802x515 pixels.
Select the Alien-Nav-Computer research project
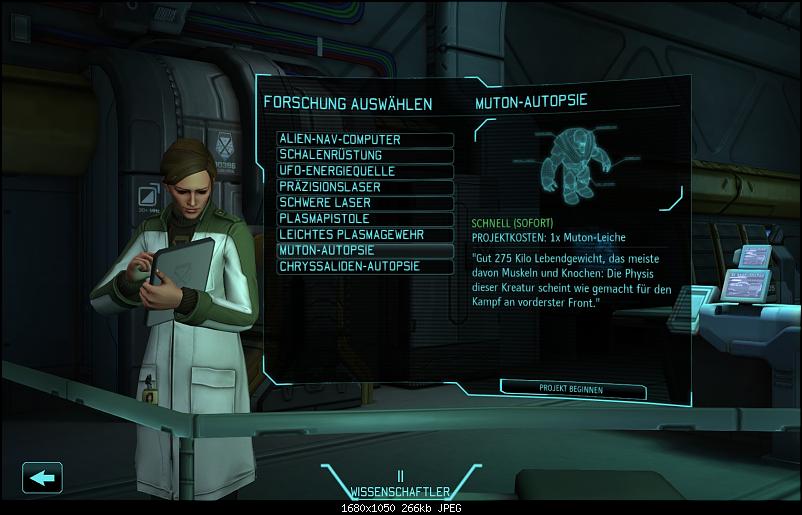pos(366,140)
